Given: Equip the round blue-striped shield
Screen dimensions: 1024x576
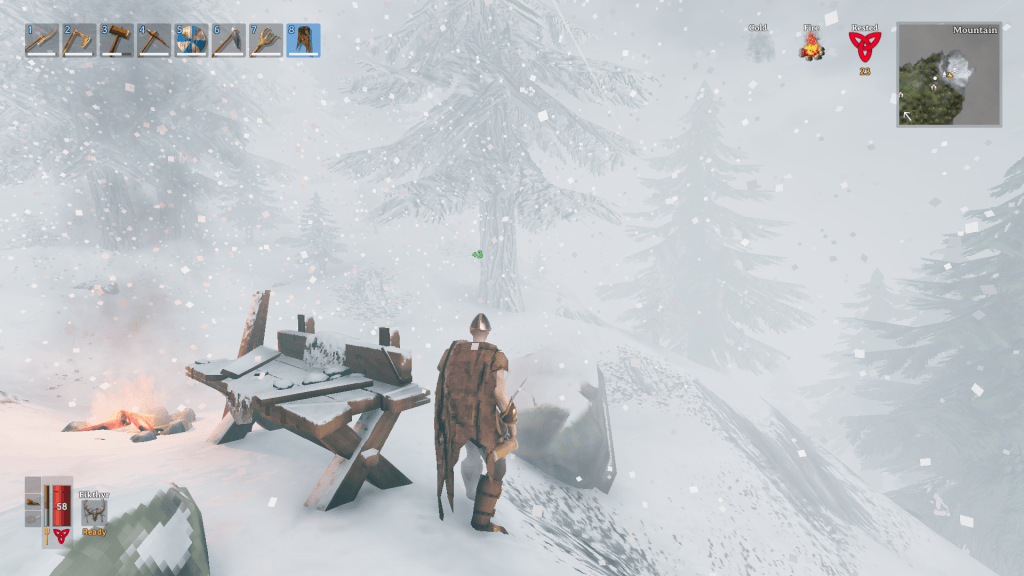Looking at the screenshot, I should (191, 40).
